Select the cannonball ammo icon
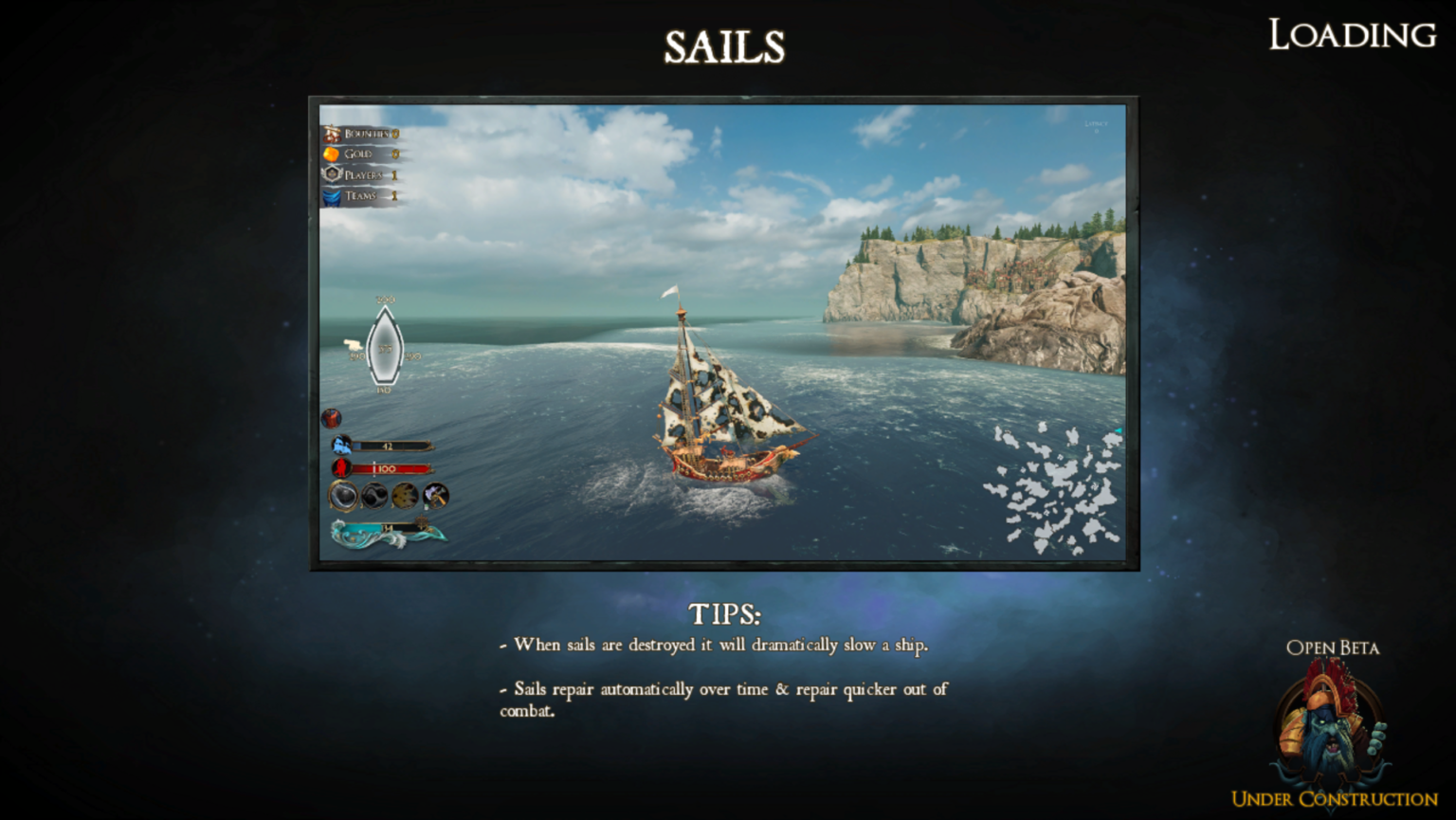The width and height of the screenshot is (1456, 820). (343, 496)
